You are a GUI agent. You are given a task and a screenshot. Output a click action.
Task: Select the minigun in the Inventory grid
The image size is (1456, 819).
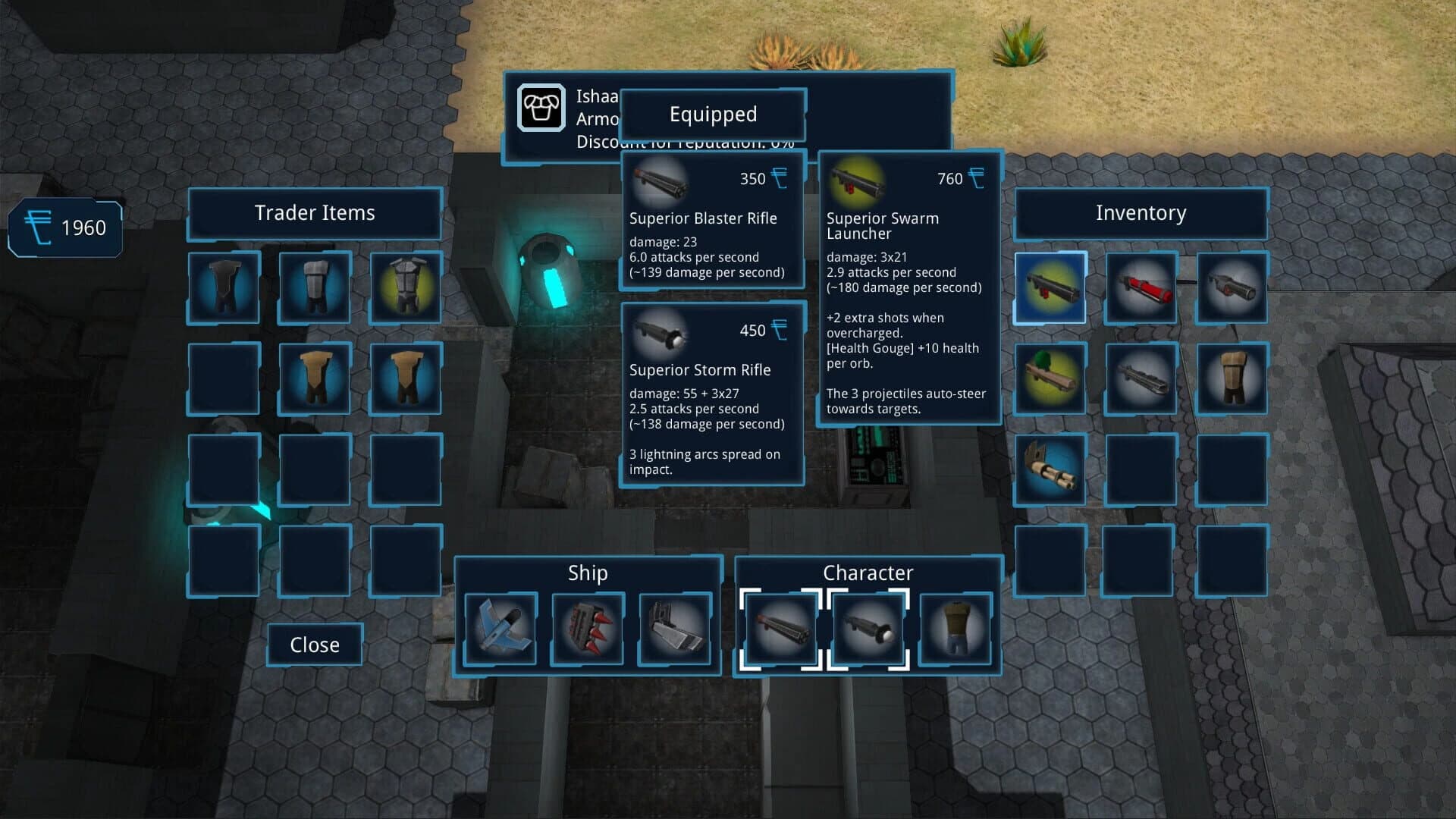[x=1050, y=469]
